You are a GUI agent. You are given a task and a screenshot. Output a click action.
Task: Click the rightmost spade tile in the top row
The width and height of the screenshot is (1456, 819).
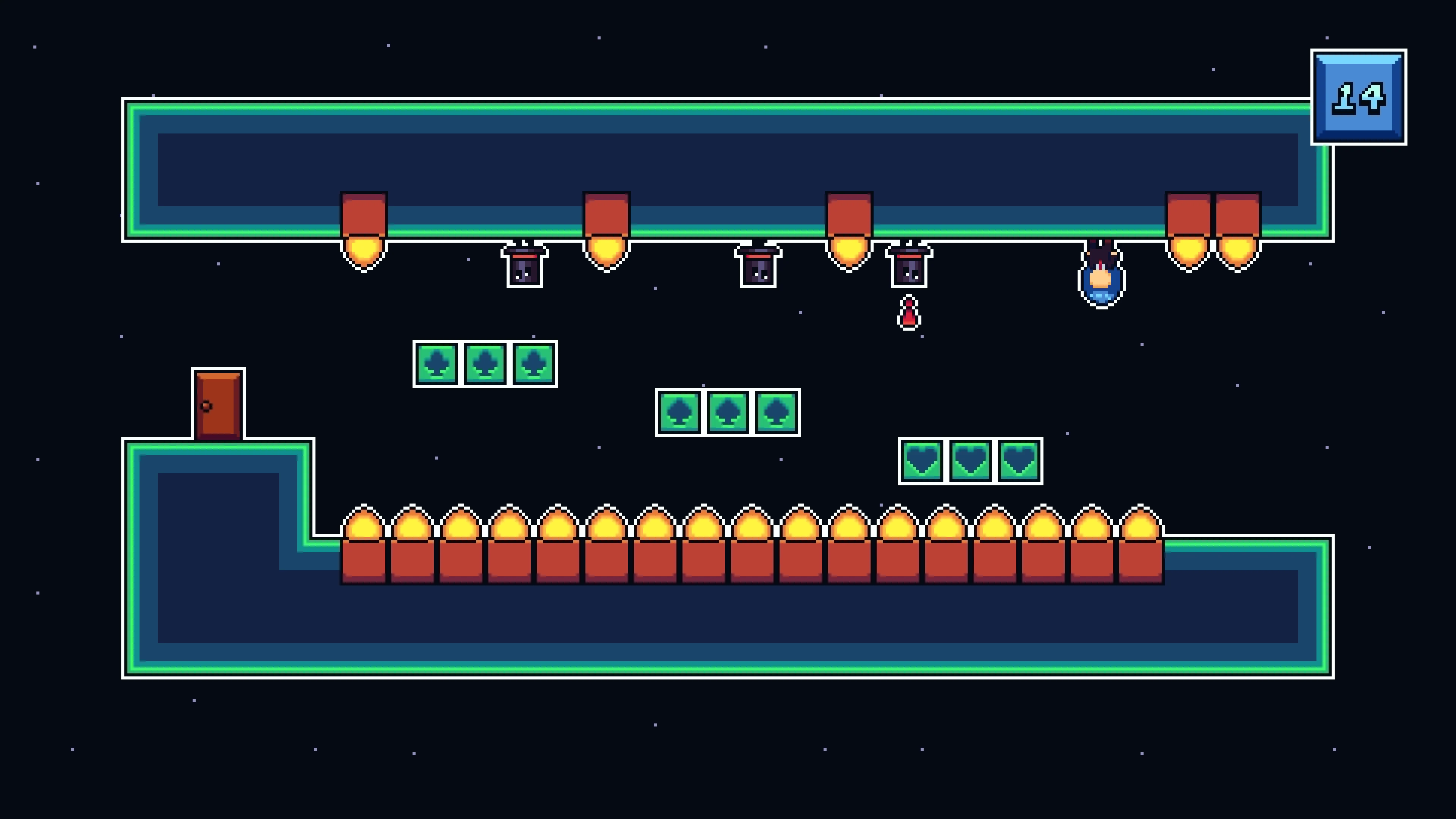point(533,364)
